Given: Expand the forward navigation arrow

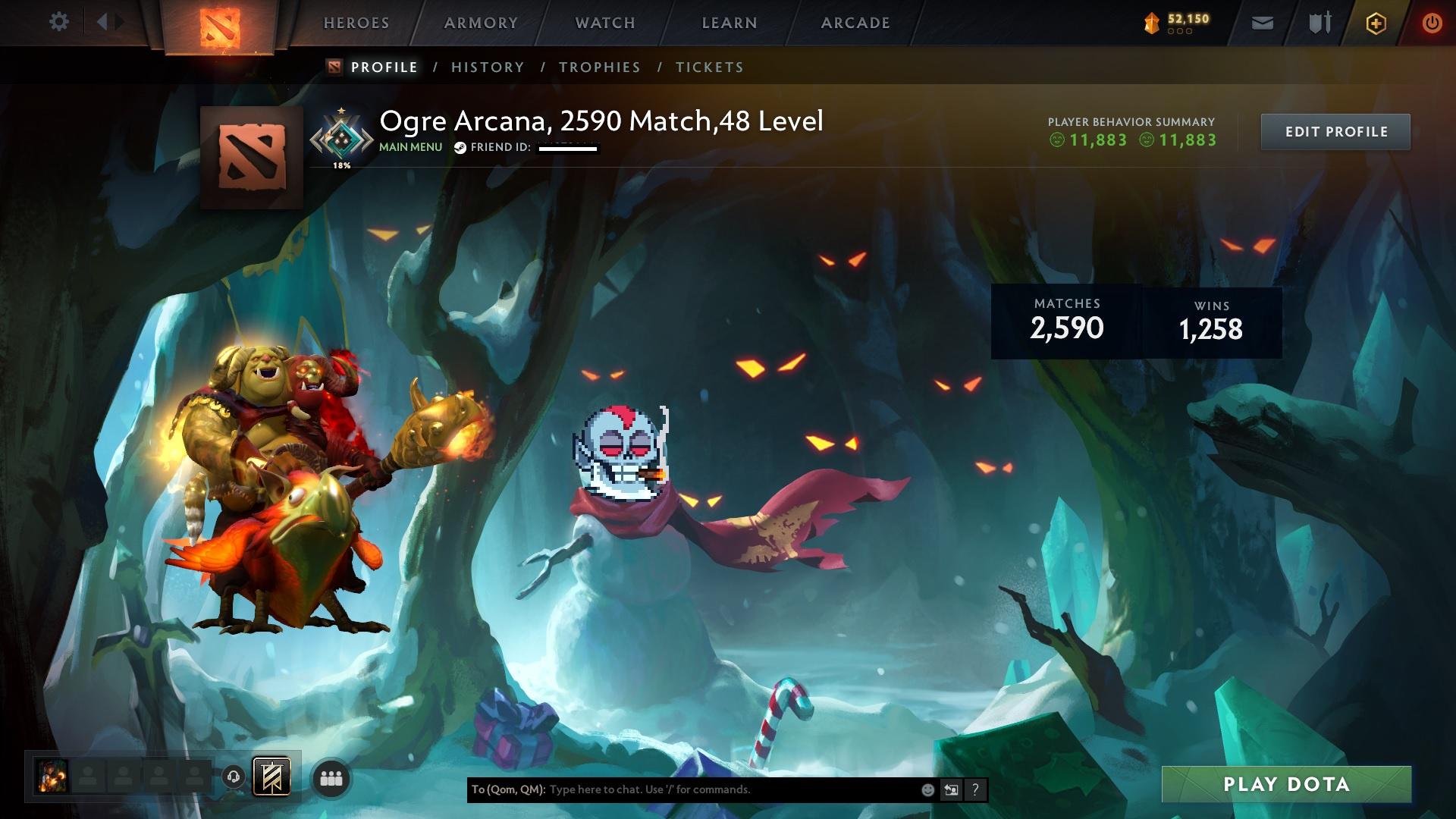Looking at the screenshot, I should click(118, 21).
